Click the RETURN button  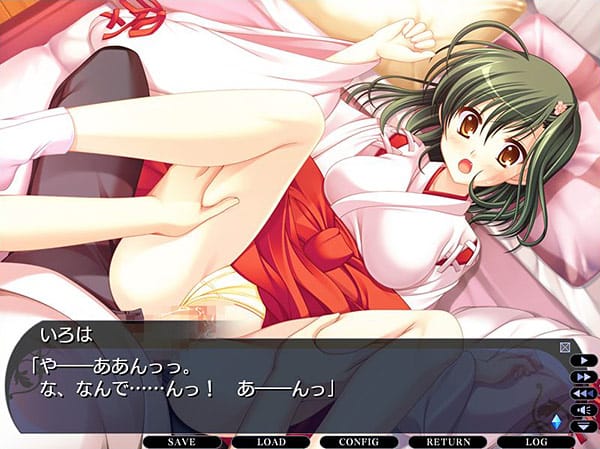coord(448,441)
